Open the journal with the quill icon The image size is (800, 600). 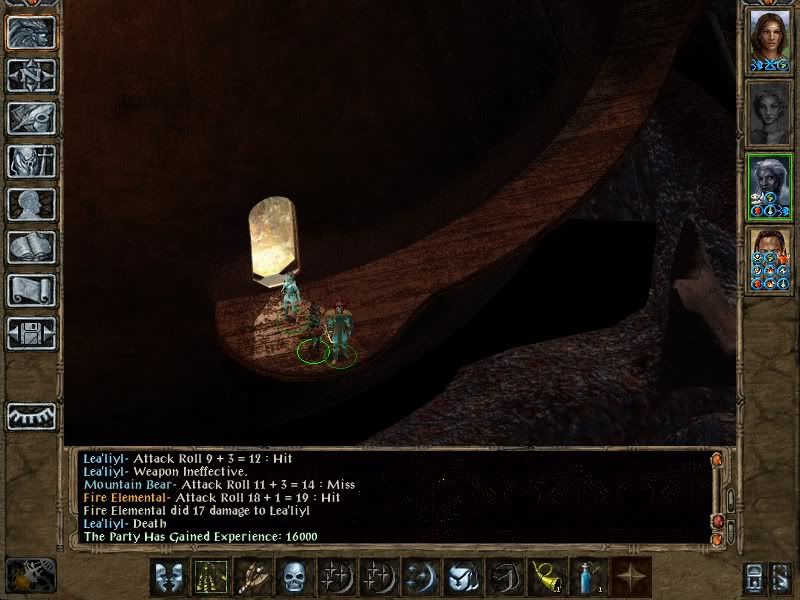pos(31,118)
